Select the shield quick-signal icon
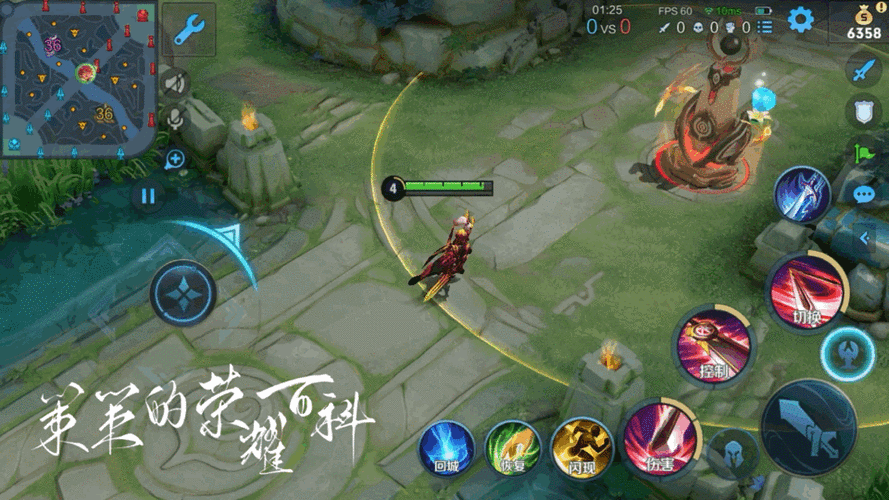The height and width of the screenshot is (500, 889). pos(862,111)
